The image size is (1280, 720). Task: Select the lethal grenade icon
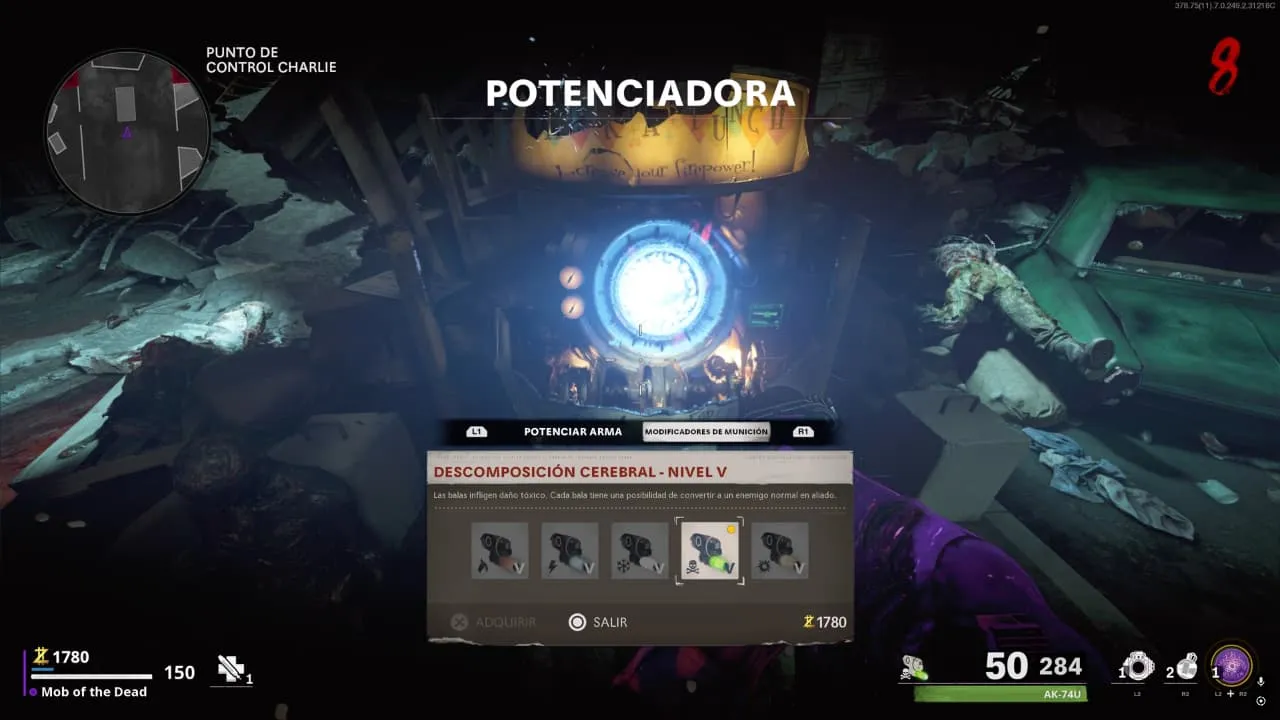(1185, 666)
